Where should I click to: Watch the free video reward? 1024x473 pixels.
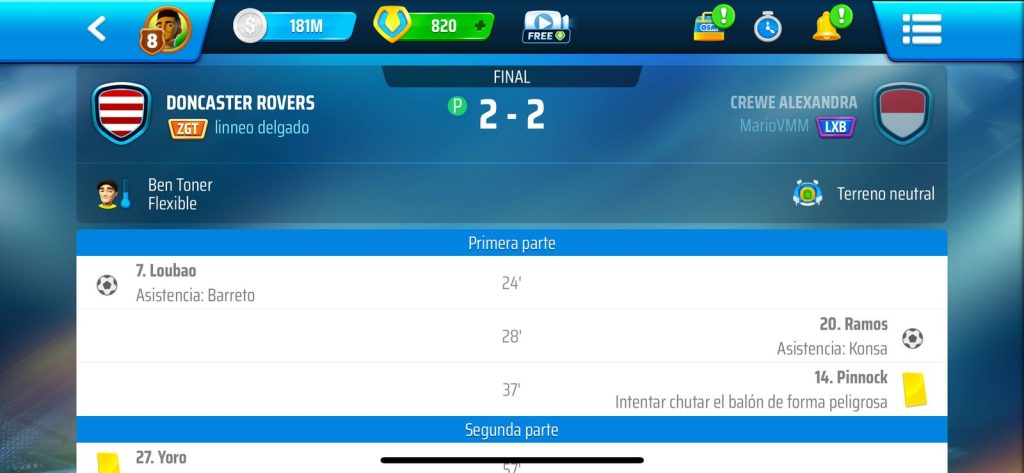click(546, 27)
